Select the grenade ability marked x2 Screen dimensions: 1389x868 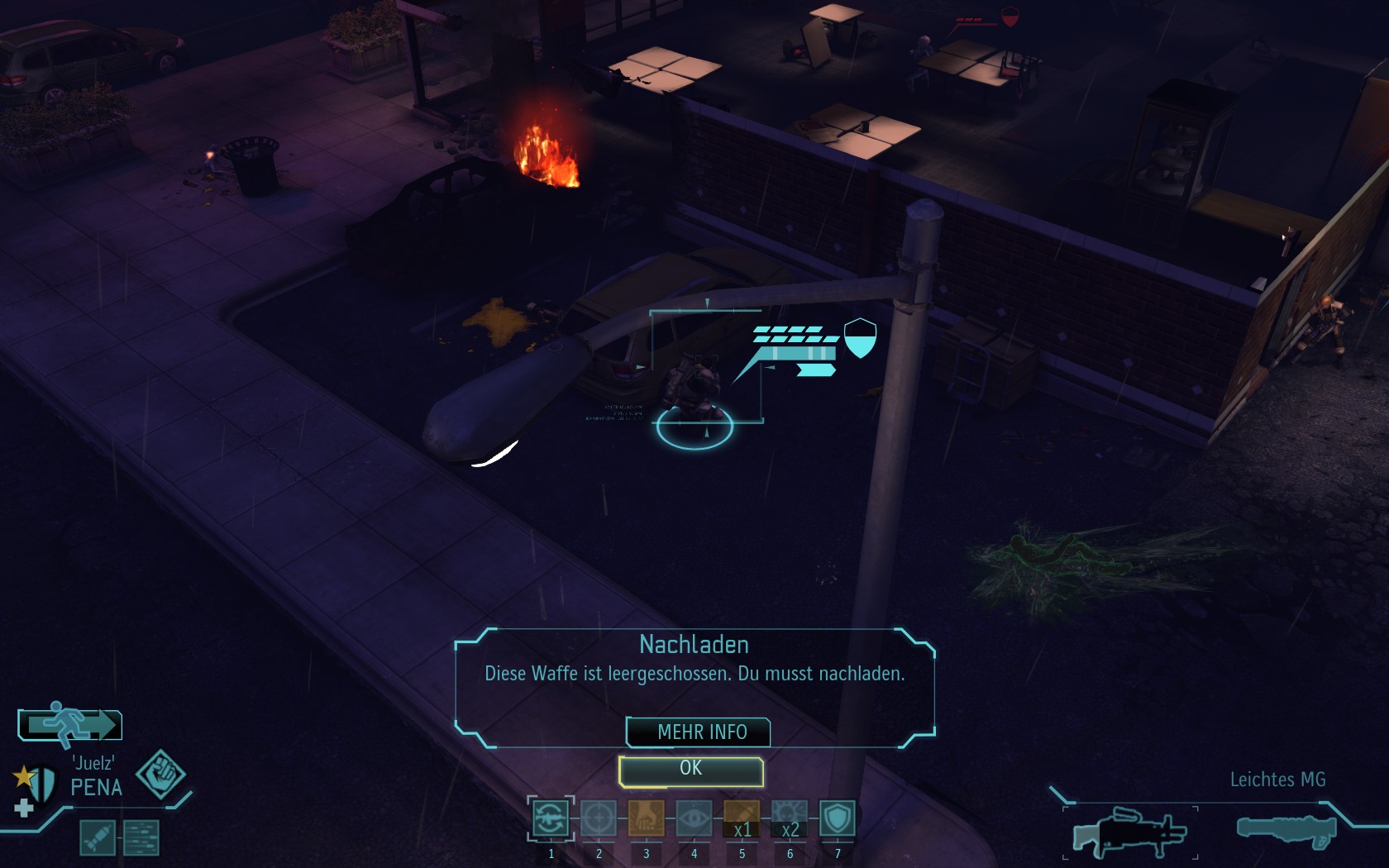click(790, 818)
